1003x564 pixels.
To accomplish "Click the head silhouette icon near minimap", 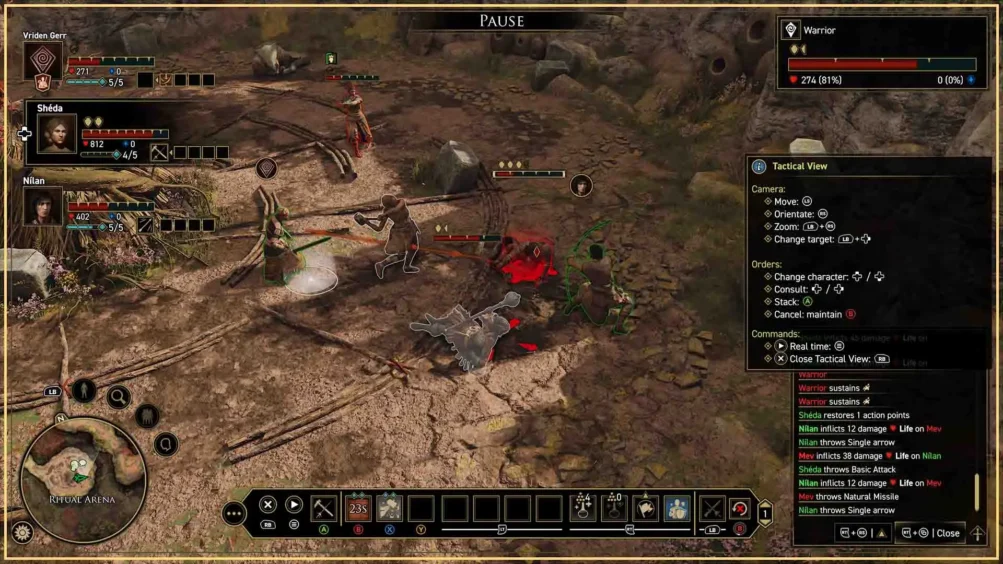I will click(165, 444).
